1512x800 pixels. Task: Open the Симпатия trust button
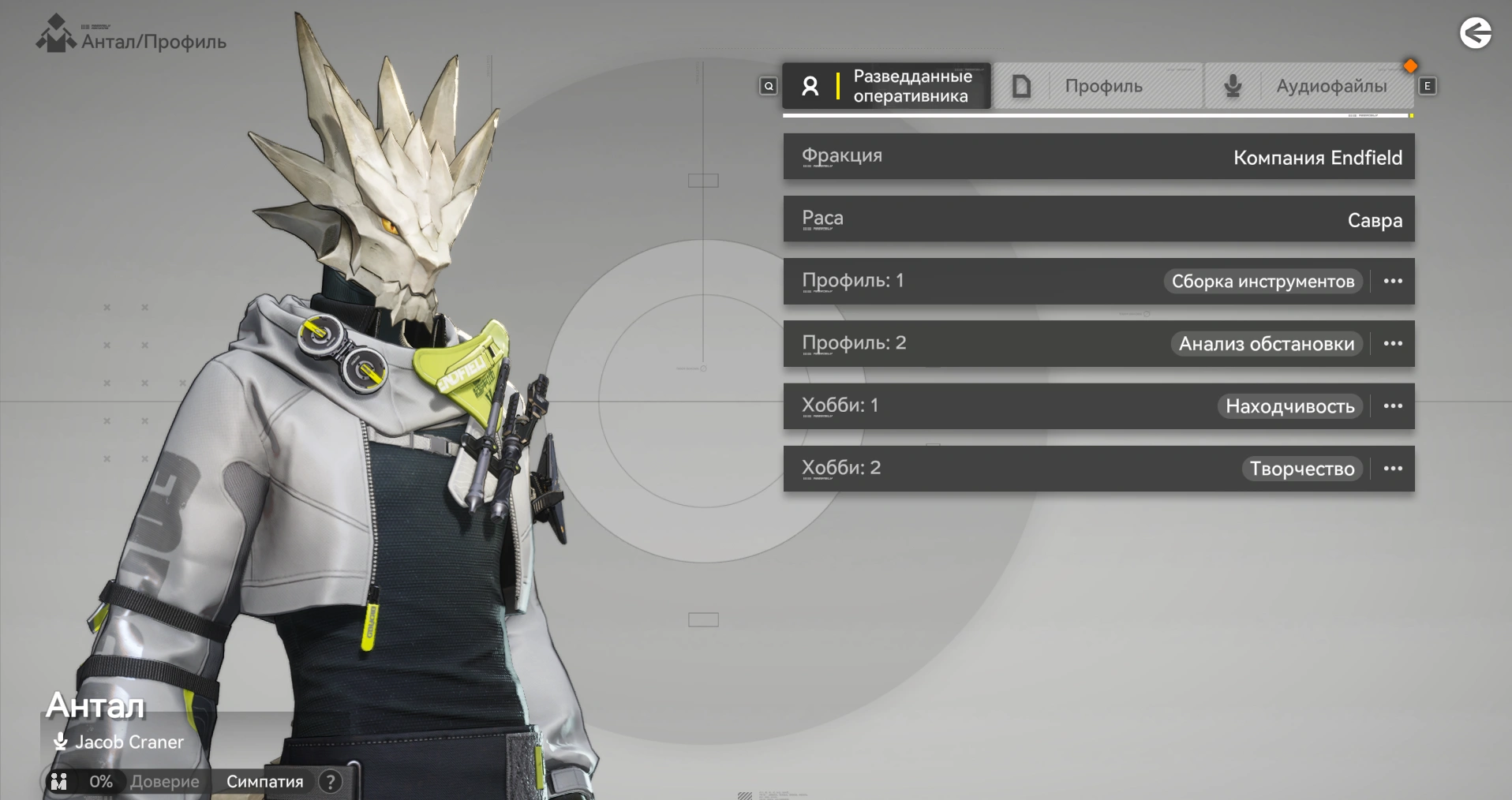(x=264, y=782)
